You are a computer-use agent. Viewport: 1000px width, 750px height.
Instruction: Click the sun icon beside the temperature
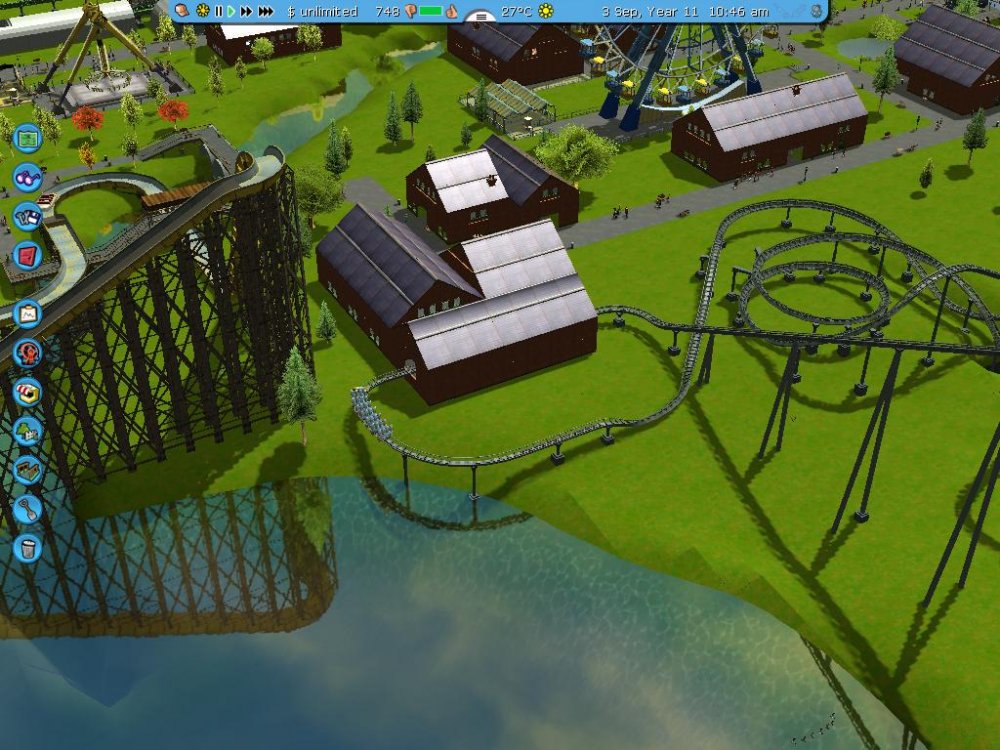pyautogui.click(x=546, y=11)
